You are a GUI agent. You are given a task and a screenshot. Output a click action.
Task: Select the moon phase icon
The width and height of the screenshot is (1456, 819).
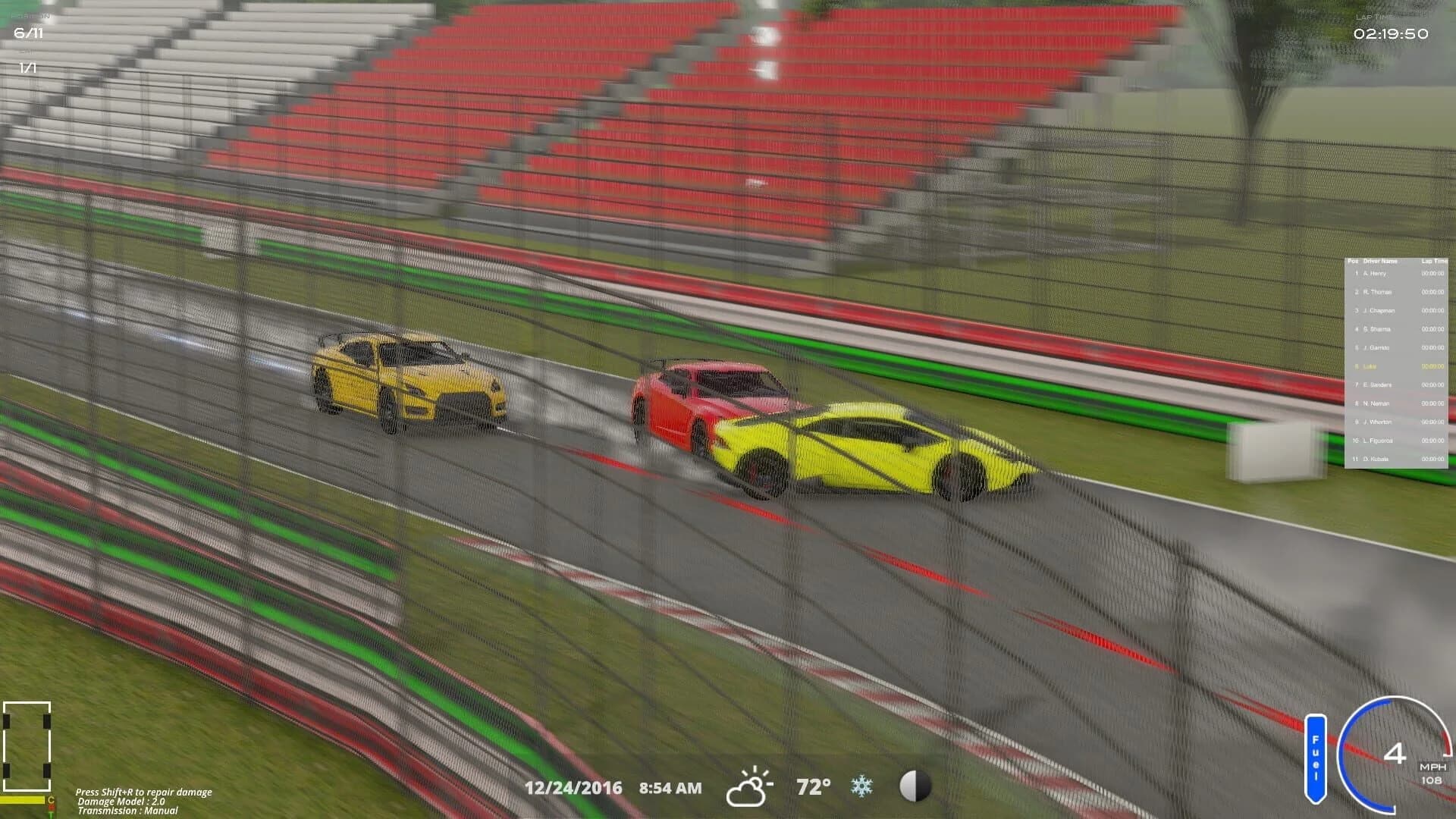coord(915,787)
